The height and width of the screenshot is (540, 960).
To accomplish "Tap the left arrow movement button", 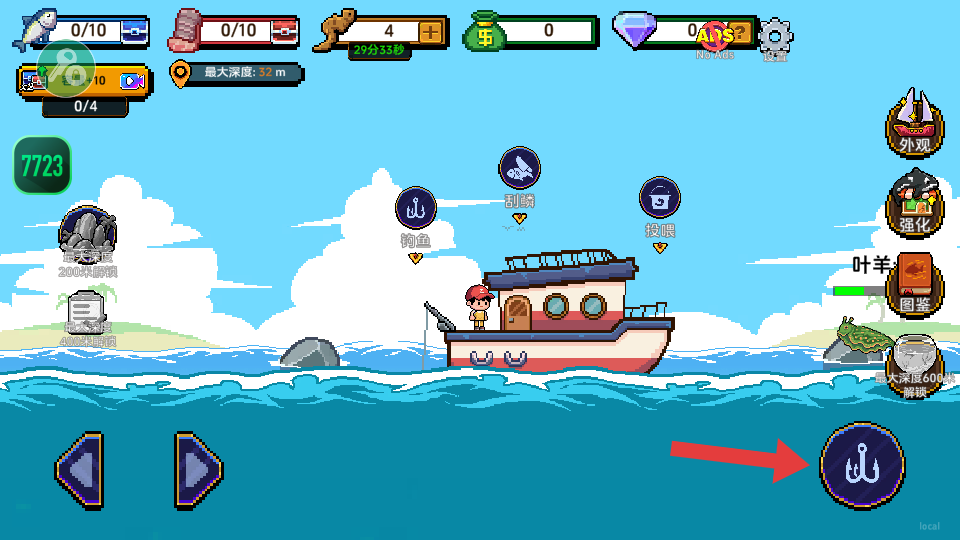I will [x=79, y=468].
